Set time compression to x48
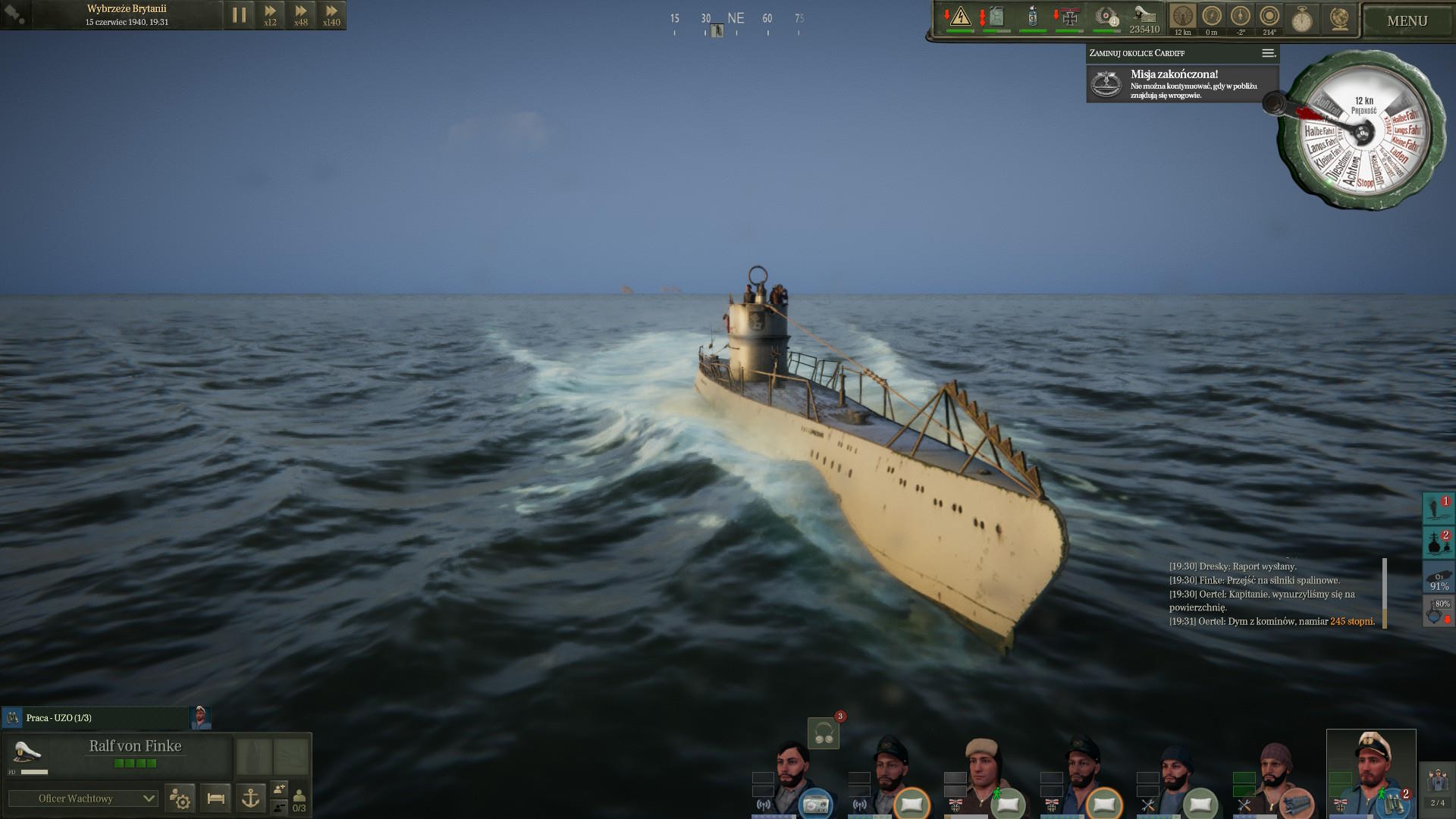The height and width of the screenshot is (819, 1456). [301, 14]
